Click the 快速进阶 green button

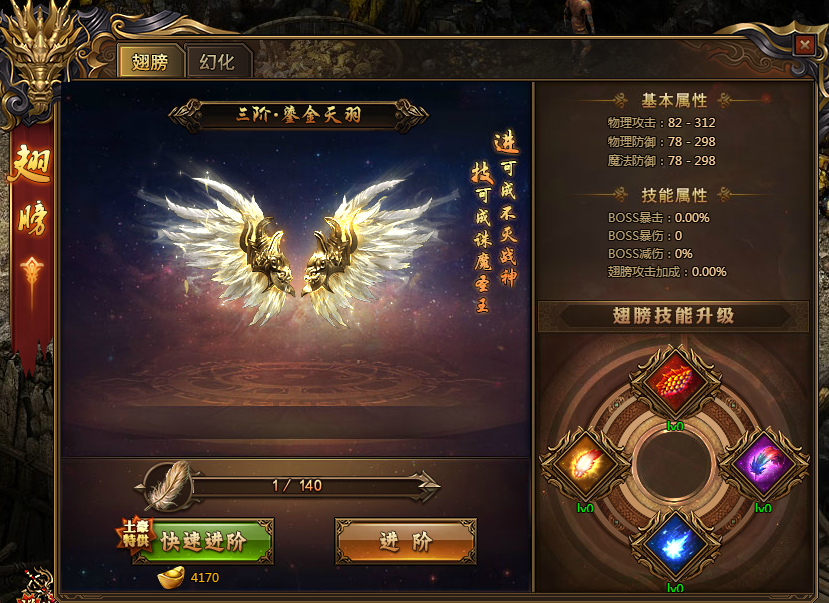203,542
